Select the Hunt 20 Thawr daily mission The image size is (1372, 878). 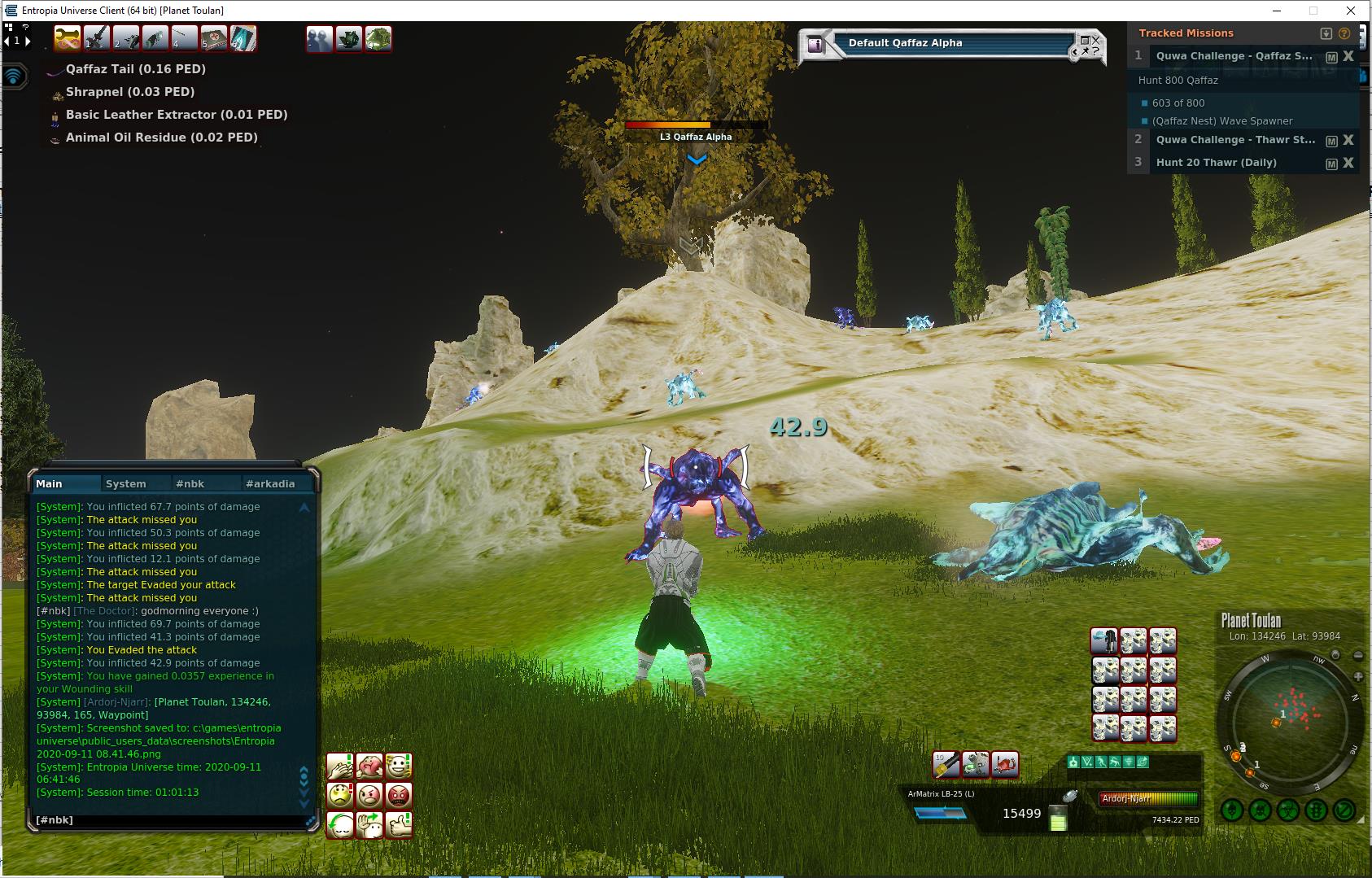click(x=1216, y=163)
